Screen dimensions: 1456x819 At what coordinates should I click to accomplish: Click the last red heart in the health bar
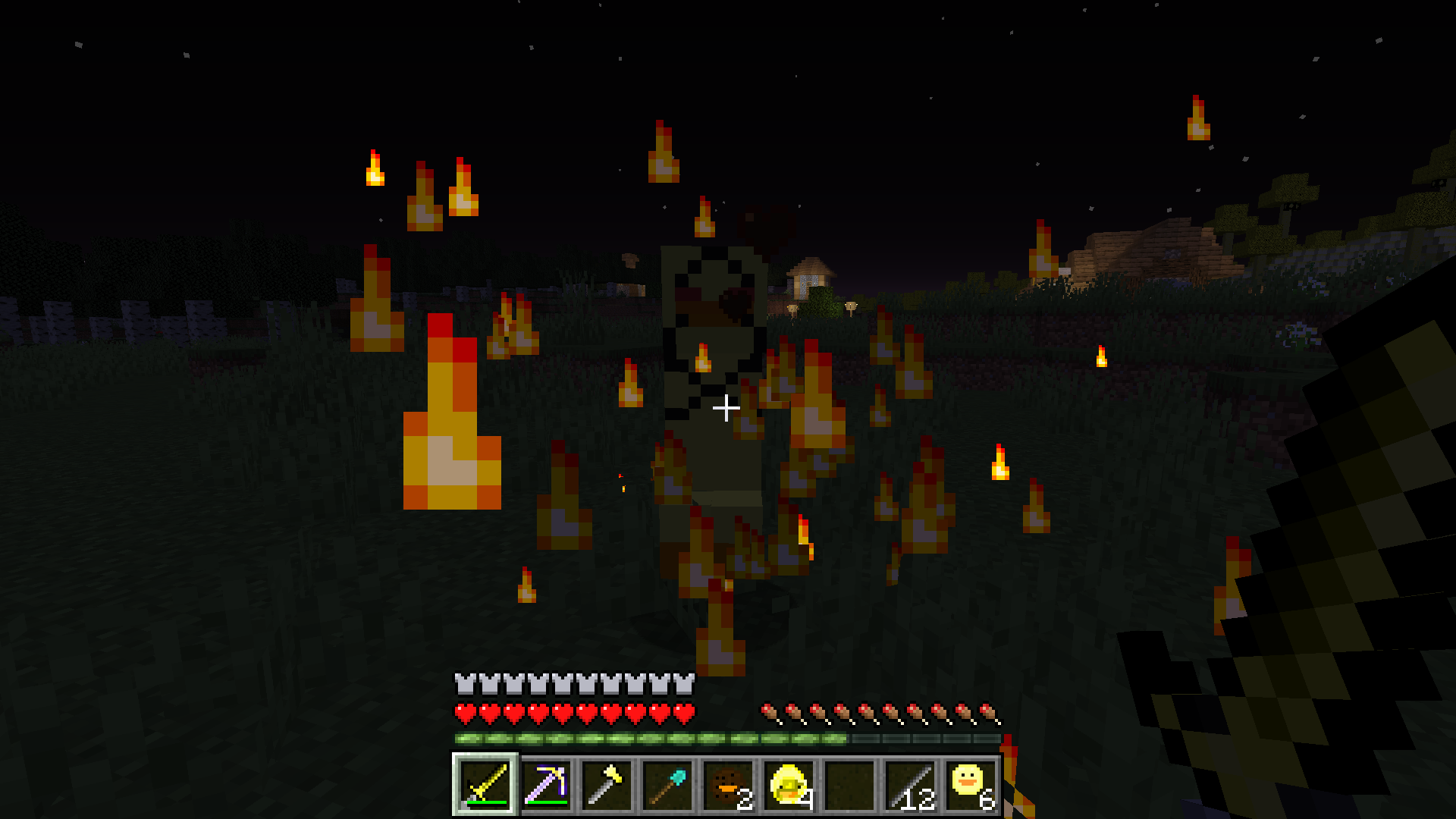click(x=685, y=711)
